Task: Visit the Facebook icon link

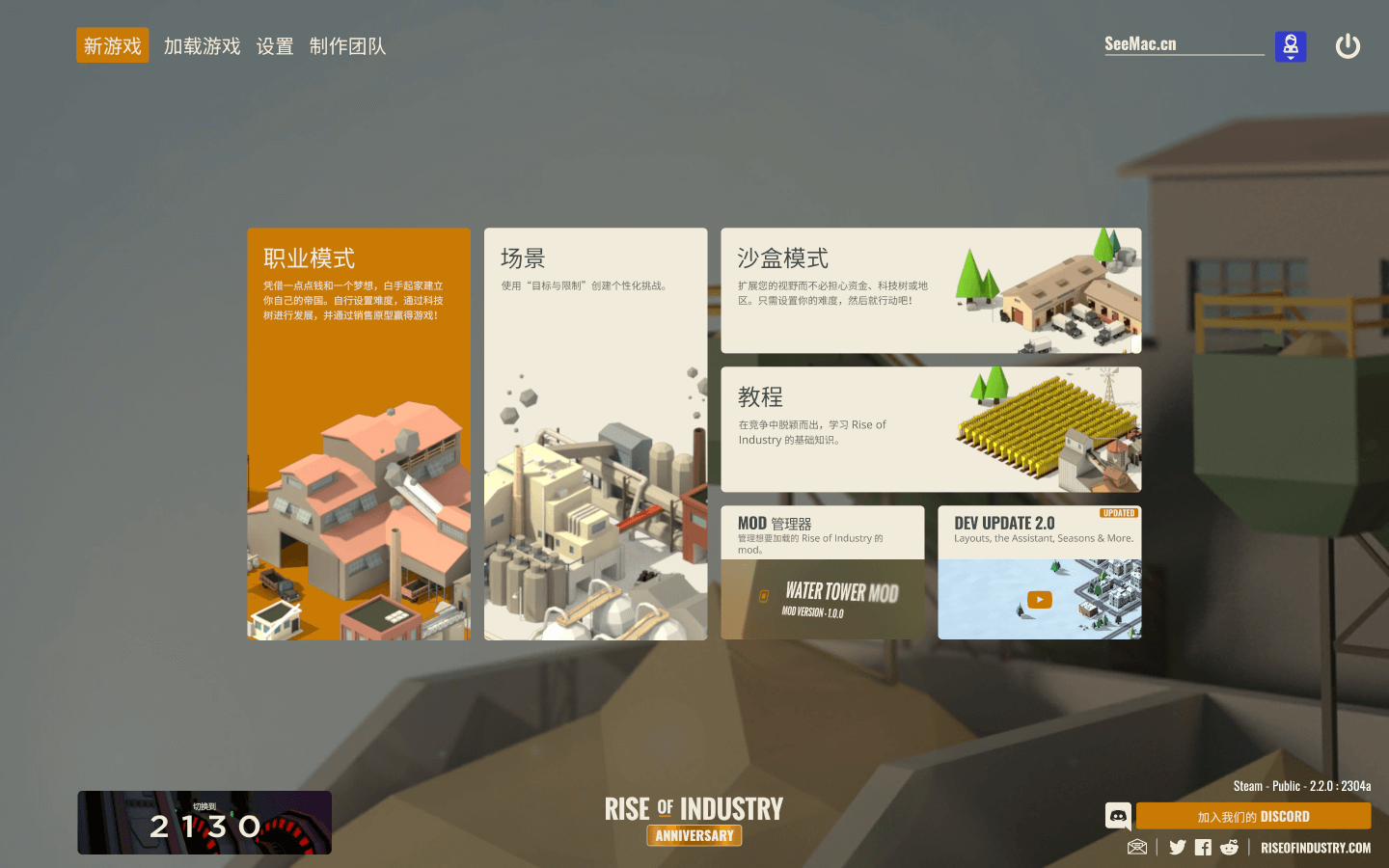Action: [1203, 847]
